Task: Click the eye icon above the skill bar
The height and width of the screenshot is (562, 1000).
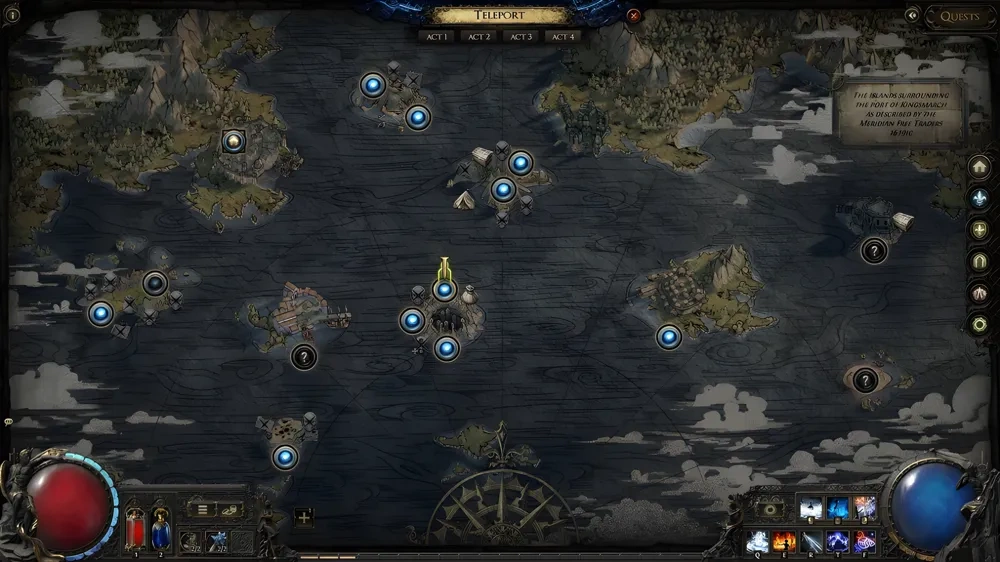Action: (768, 509)
